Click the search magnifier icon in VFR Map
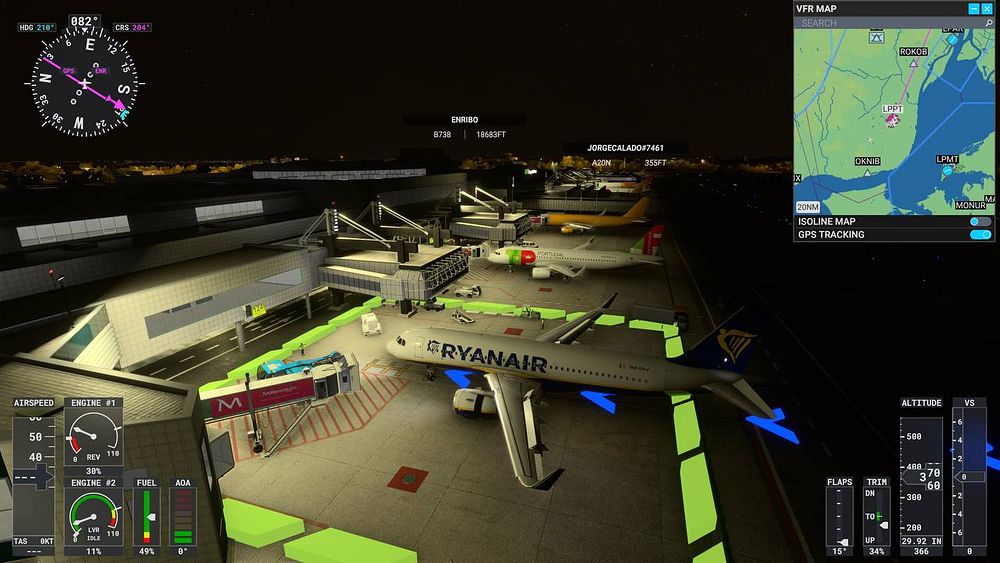Screen dimensions: 1000x563 click(987, 23)
